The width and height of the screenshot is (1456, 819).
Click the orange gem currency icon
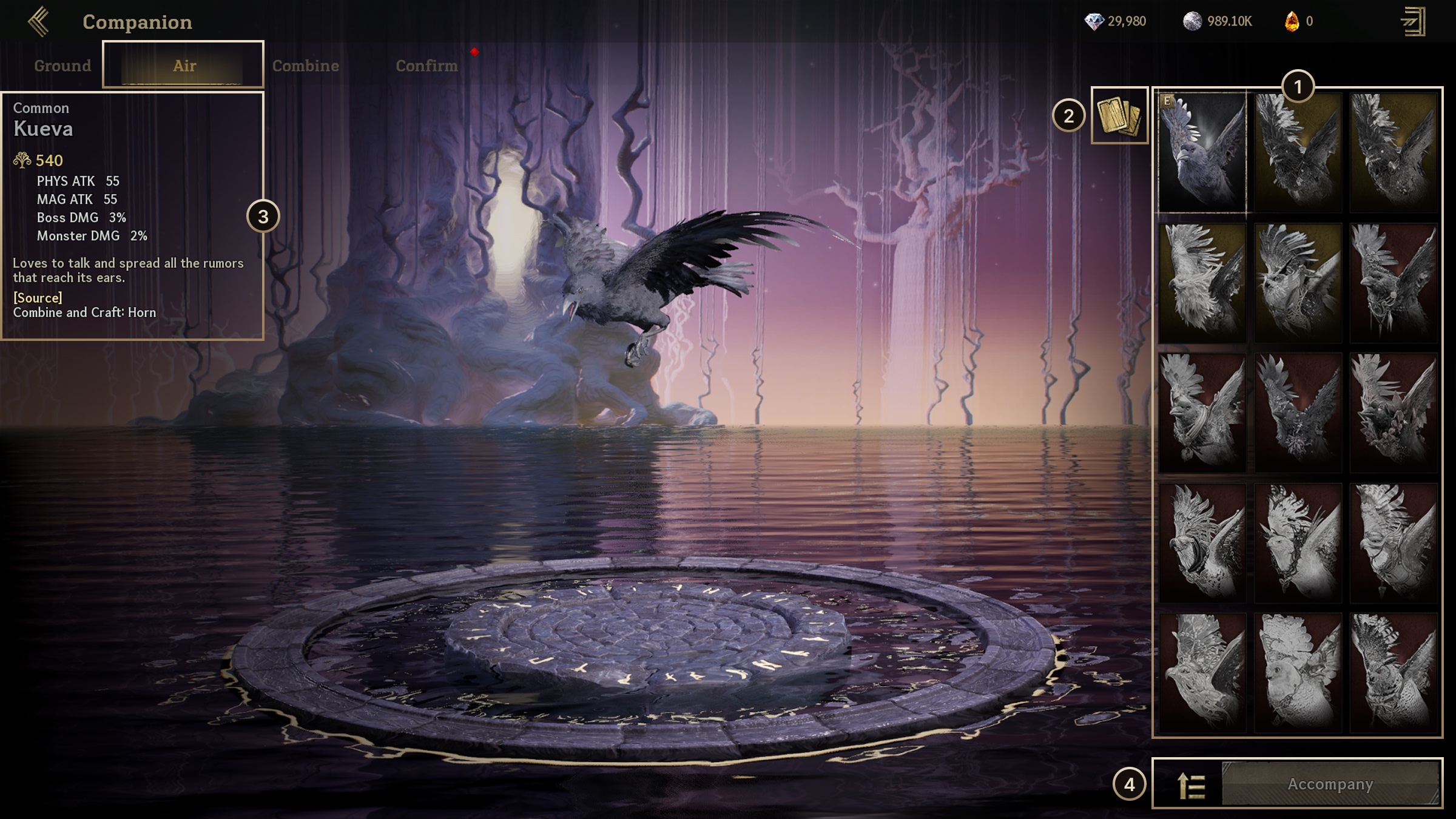pos(1292,22)
